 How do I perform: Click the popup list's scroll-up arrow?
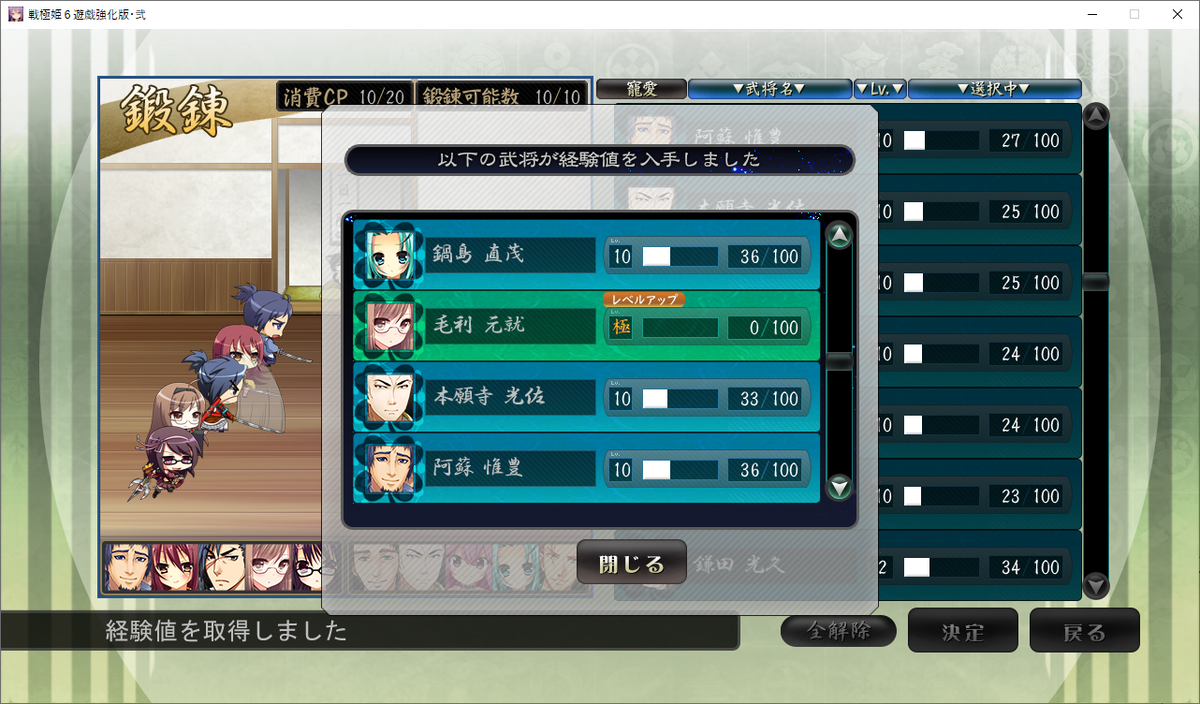[x=840, y=237]
